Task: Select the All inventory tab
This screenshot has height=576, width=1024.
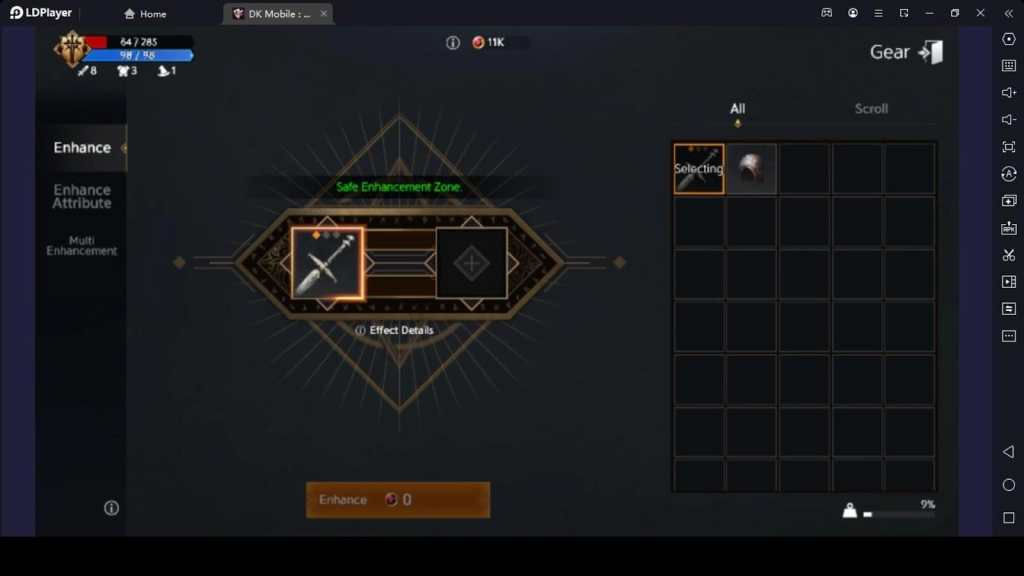Action: pyautogui.click(x=737, y=109)
